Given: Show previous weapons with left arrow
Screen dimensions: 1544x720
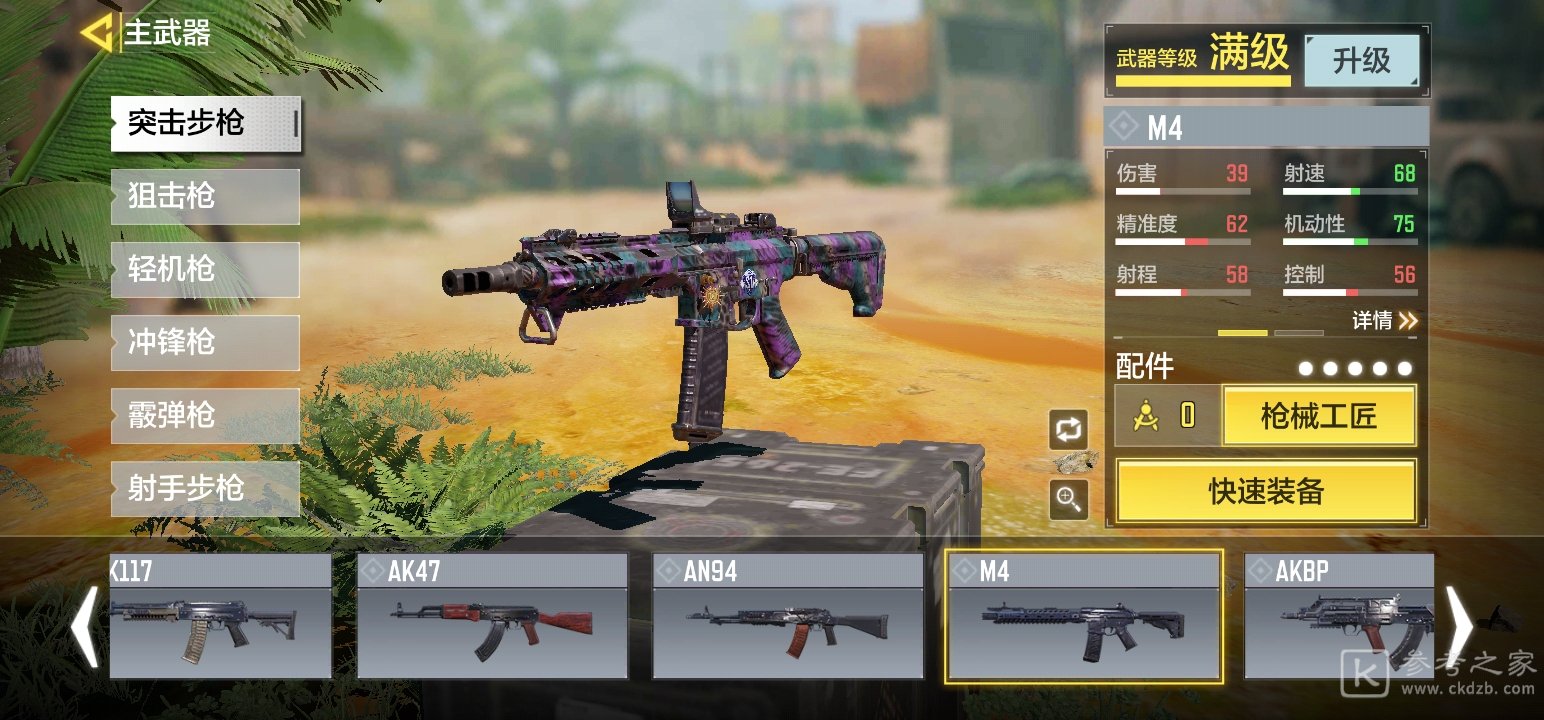Looking at the screenshot, I should (x=84, y=627).
